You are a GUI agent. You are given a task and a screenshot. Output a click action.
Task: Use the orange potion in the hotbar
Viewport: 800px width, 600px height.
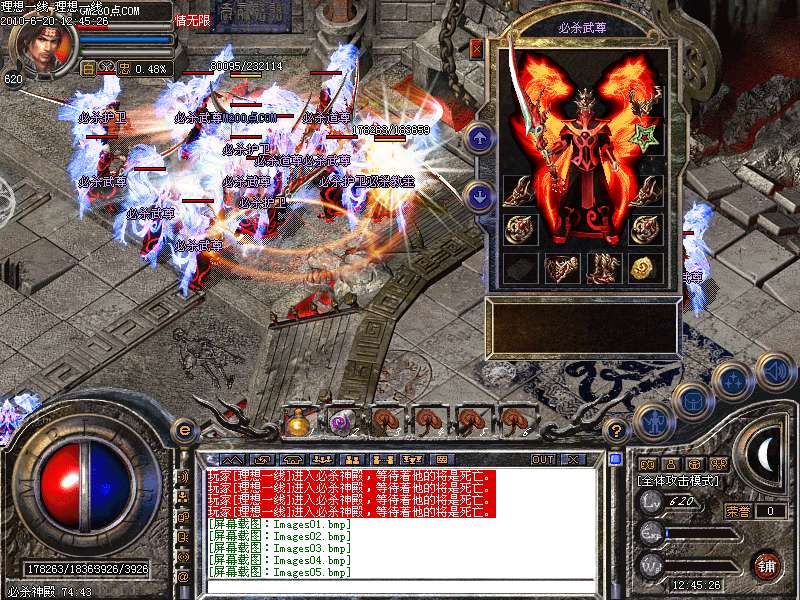297,421
